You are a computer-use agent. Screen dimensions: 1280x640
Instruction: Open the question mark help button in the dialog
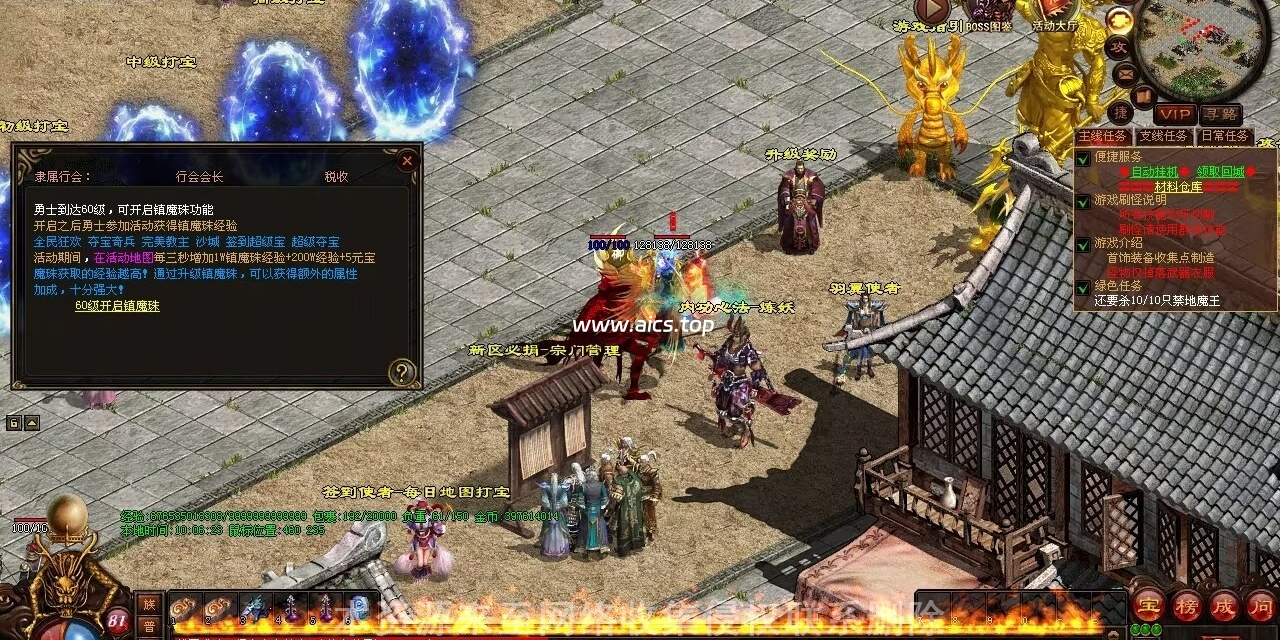click(402, 373)
